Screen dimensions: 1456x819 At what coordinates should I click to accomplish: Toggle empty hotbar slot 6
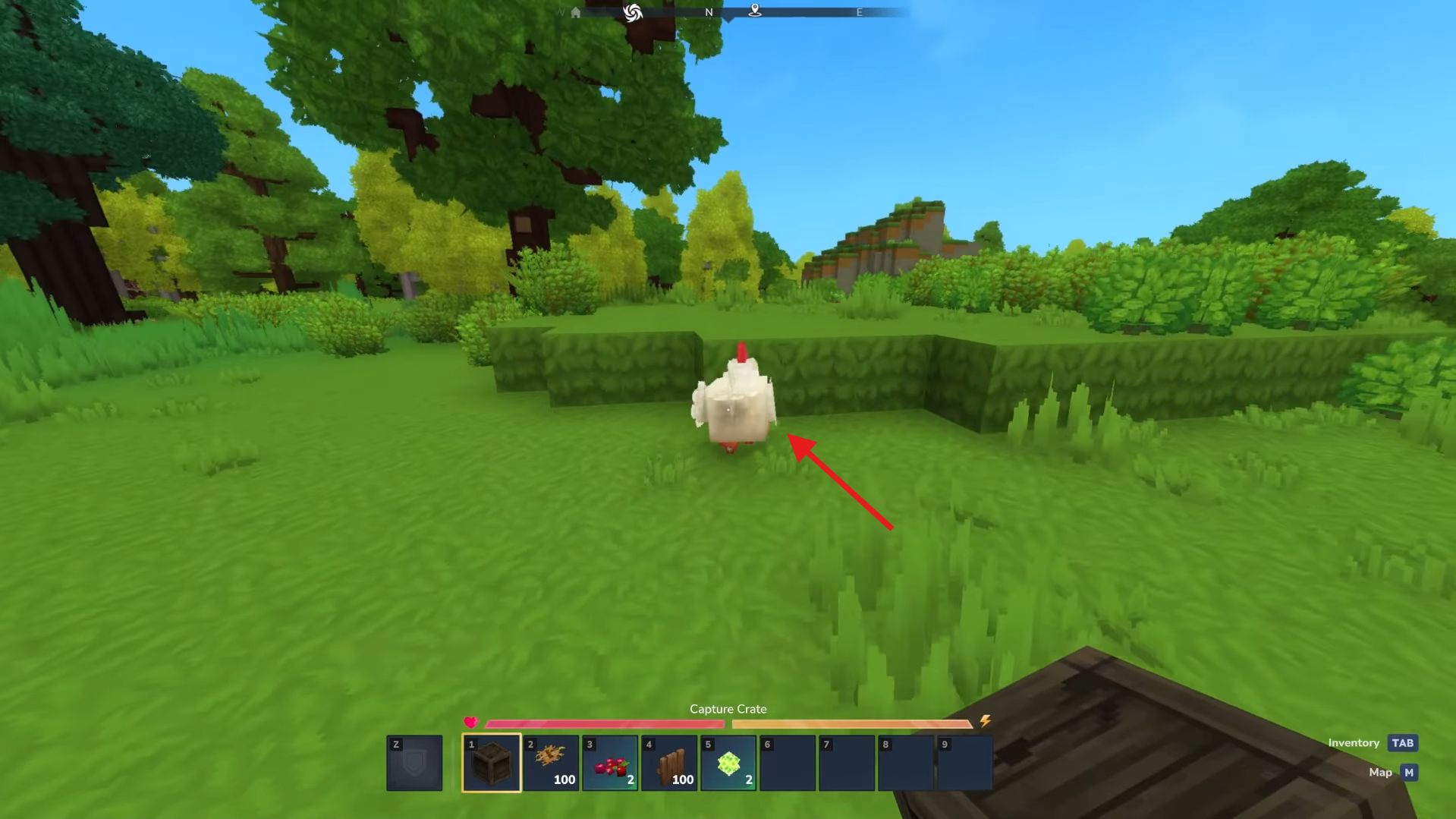(787, 762)
